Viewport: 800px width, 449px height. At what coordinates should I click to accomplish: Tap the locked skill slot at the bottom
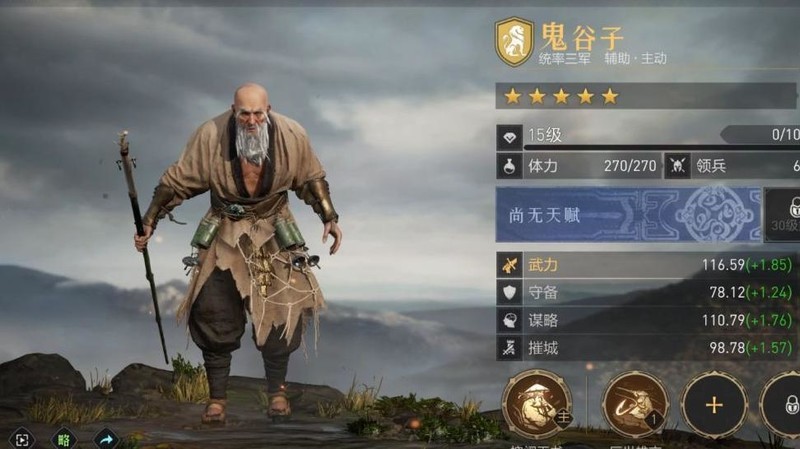coord(785,405)
